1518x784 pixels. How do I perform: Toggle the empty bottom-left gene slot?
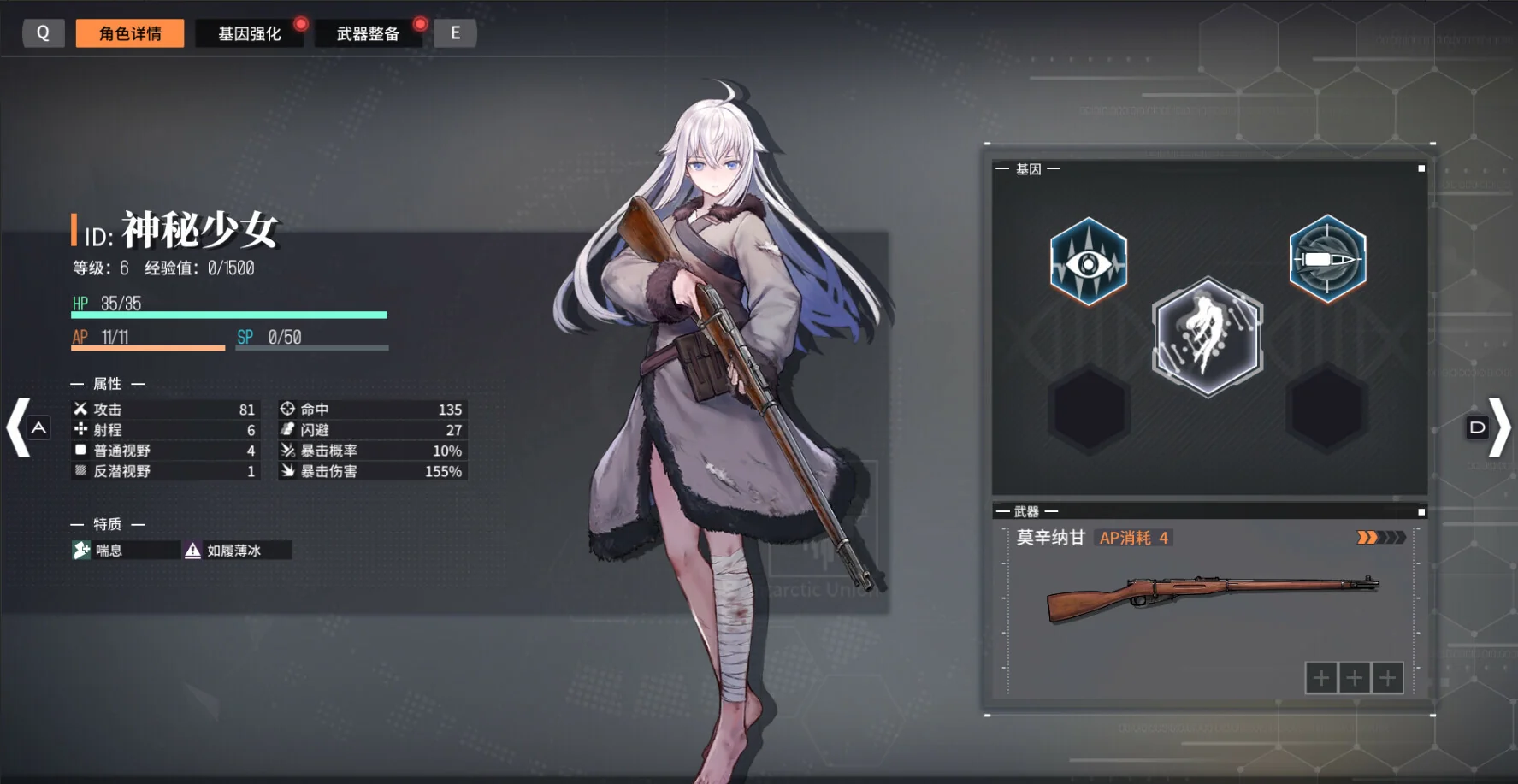[1088, 409]
